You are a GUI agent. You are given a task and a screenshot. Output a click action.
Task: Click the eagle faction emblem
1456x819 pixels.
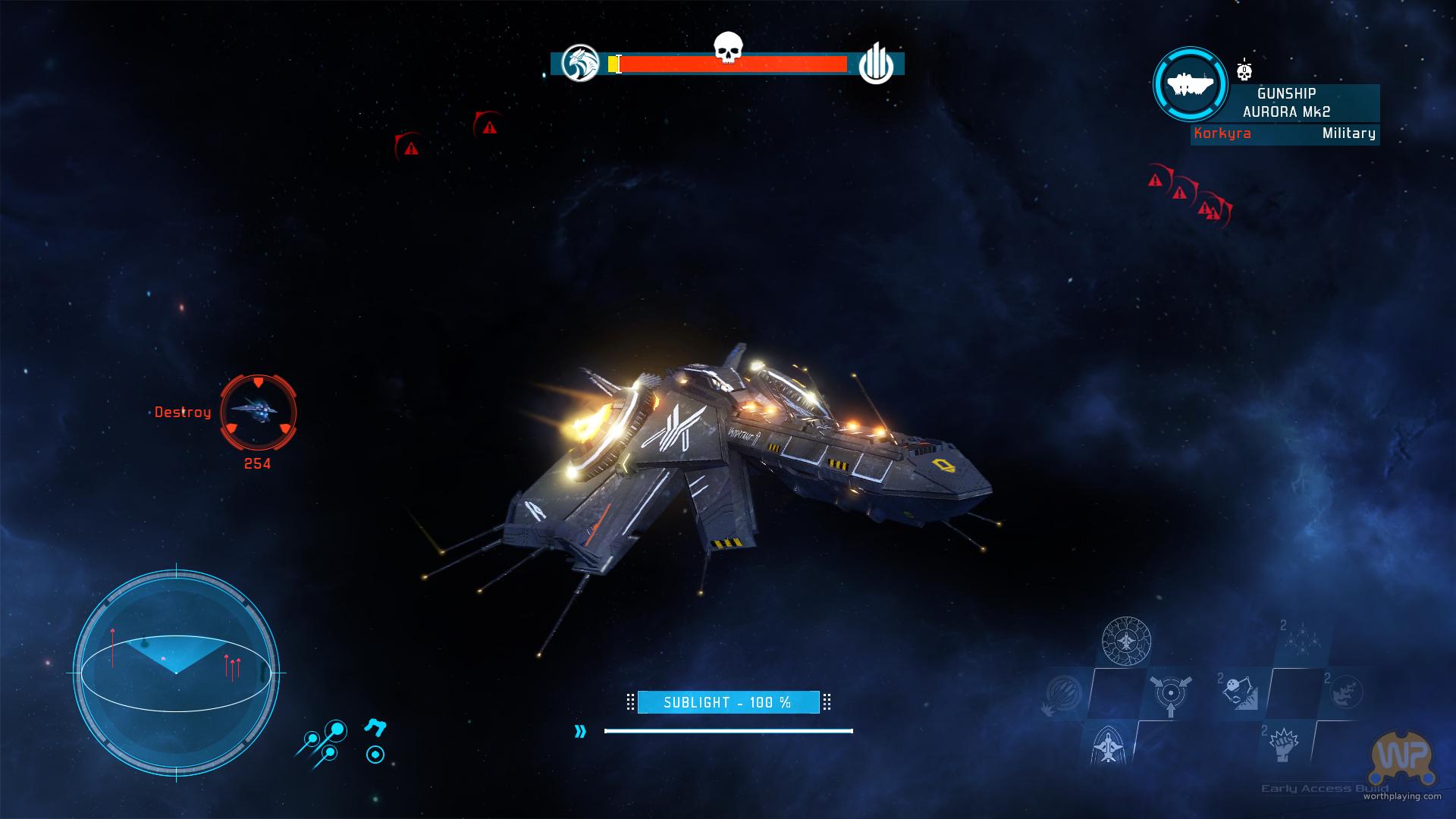[580, 64]
